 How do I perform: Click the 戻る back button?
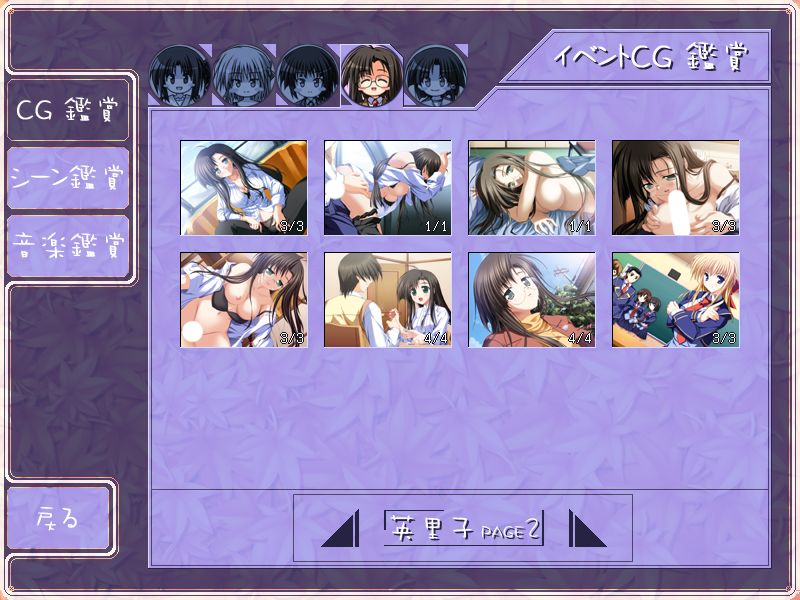58,518
